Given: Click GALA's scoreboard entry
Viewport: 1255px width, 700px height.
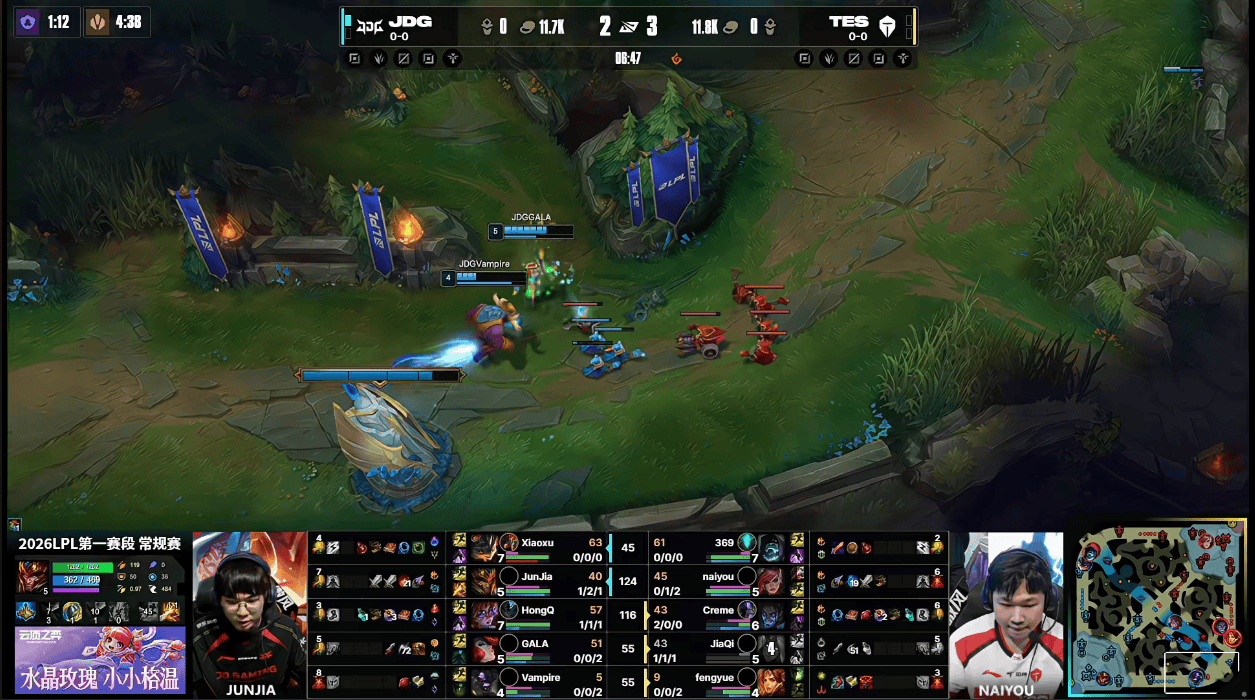Looking at the screenshot, I should click(x=535, y=649).
